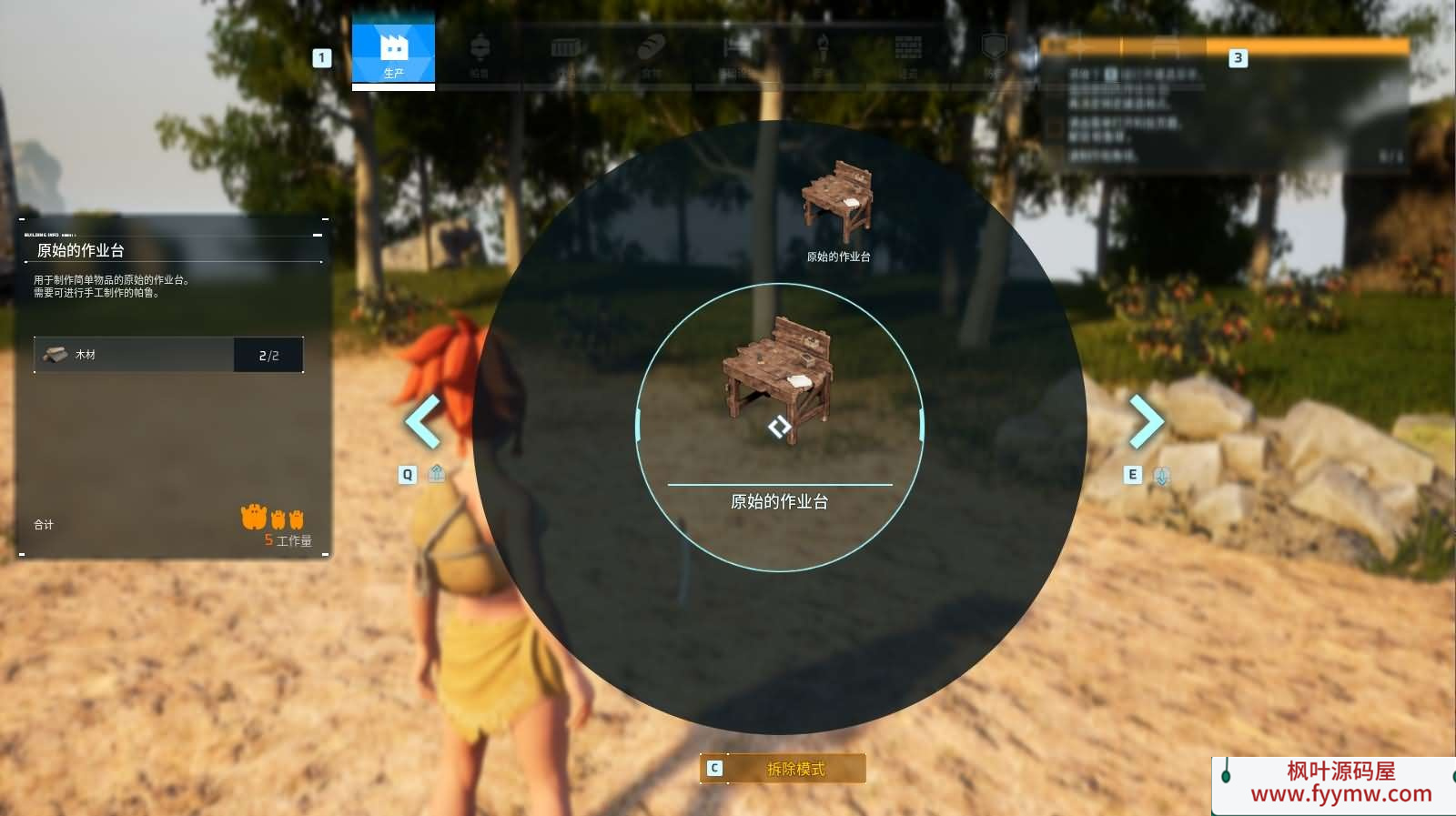
Task: Switch to the torch lighting category
Action: click(x=823, y=51)
